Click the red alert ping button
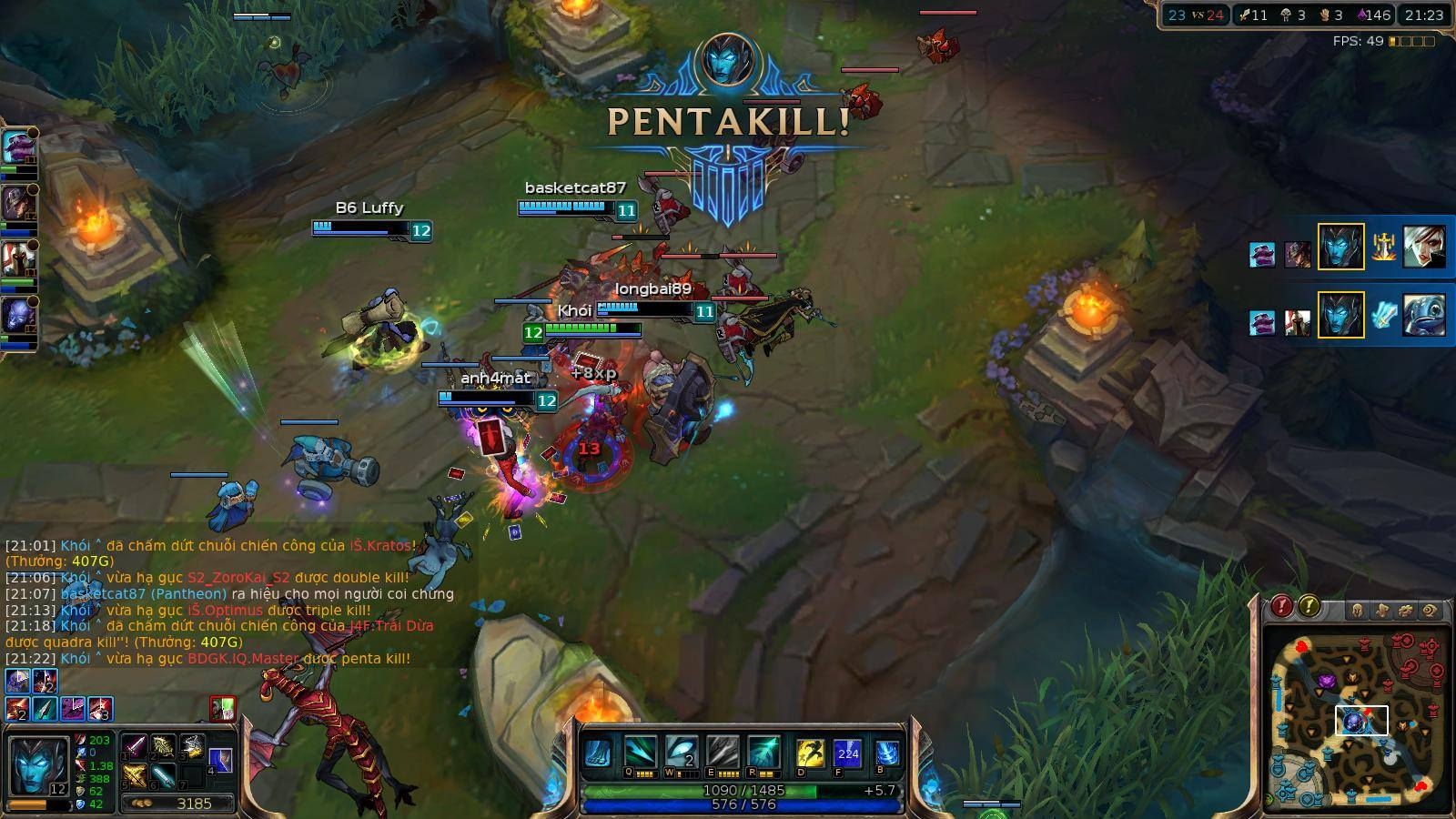1456x819 pixels. tap(1282, 605)
